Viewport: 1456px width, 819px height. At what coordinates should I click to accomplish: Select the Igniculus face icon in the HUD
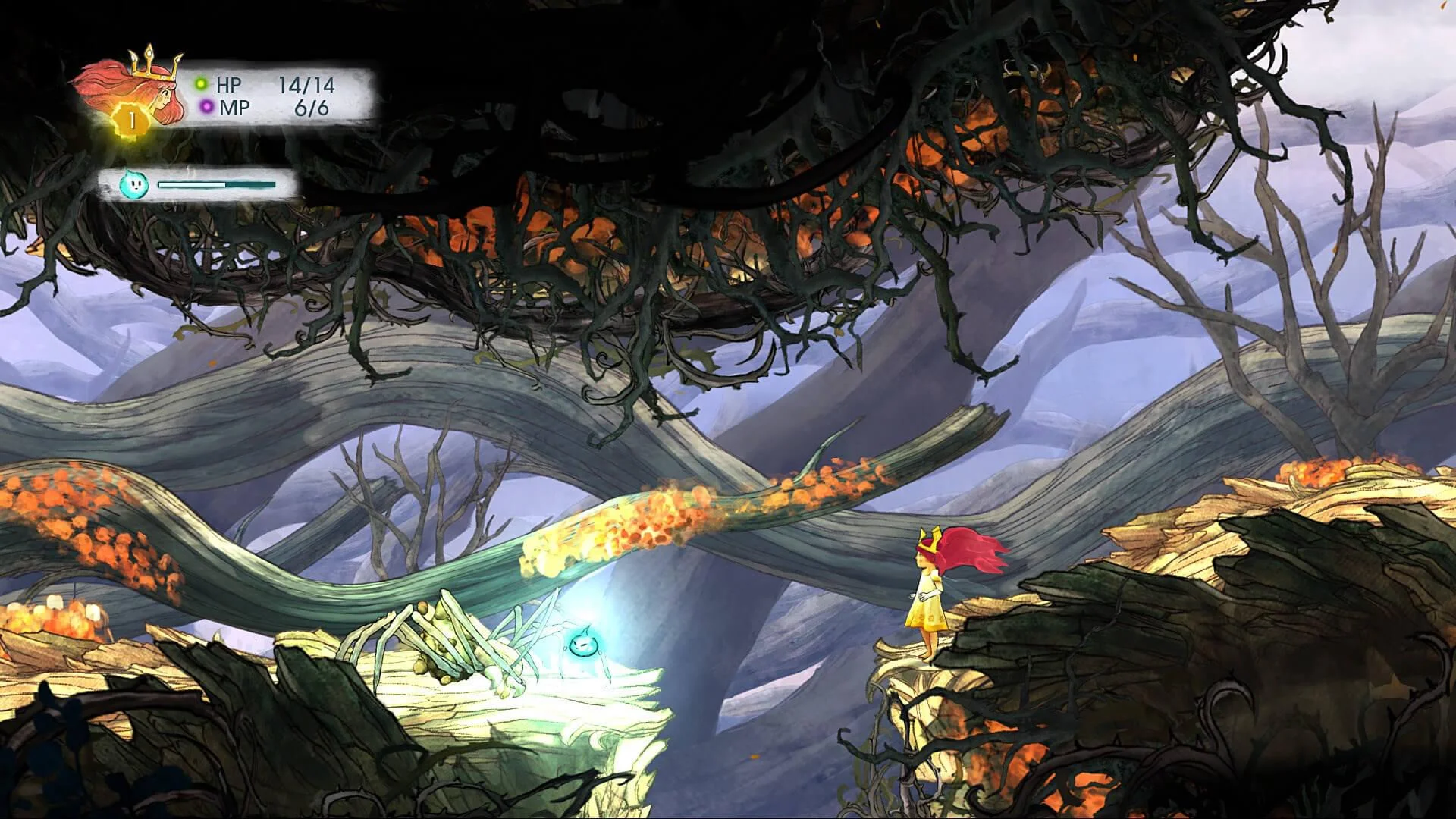point(135,186)
